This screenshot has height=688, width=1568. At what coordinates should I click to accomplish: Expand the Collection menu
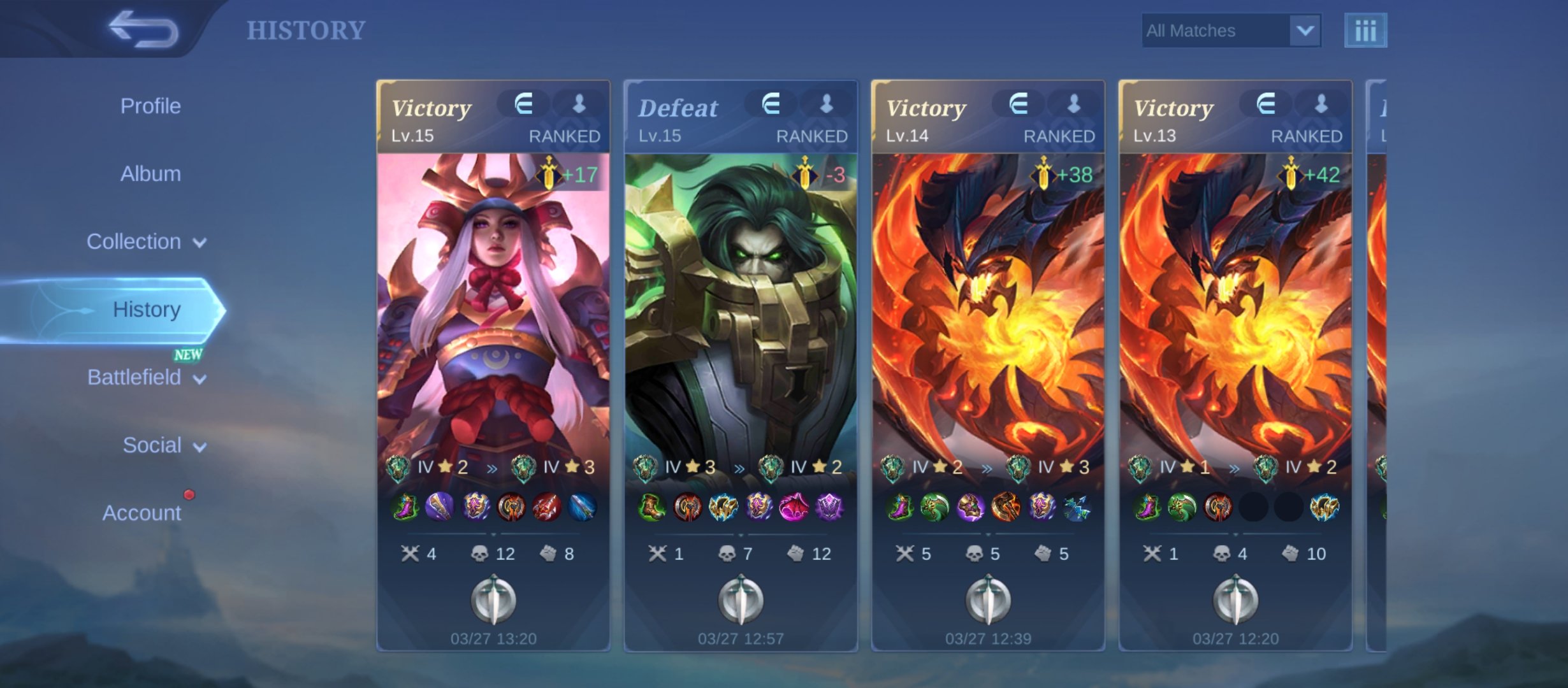coord(146,242)
